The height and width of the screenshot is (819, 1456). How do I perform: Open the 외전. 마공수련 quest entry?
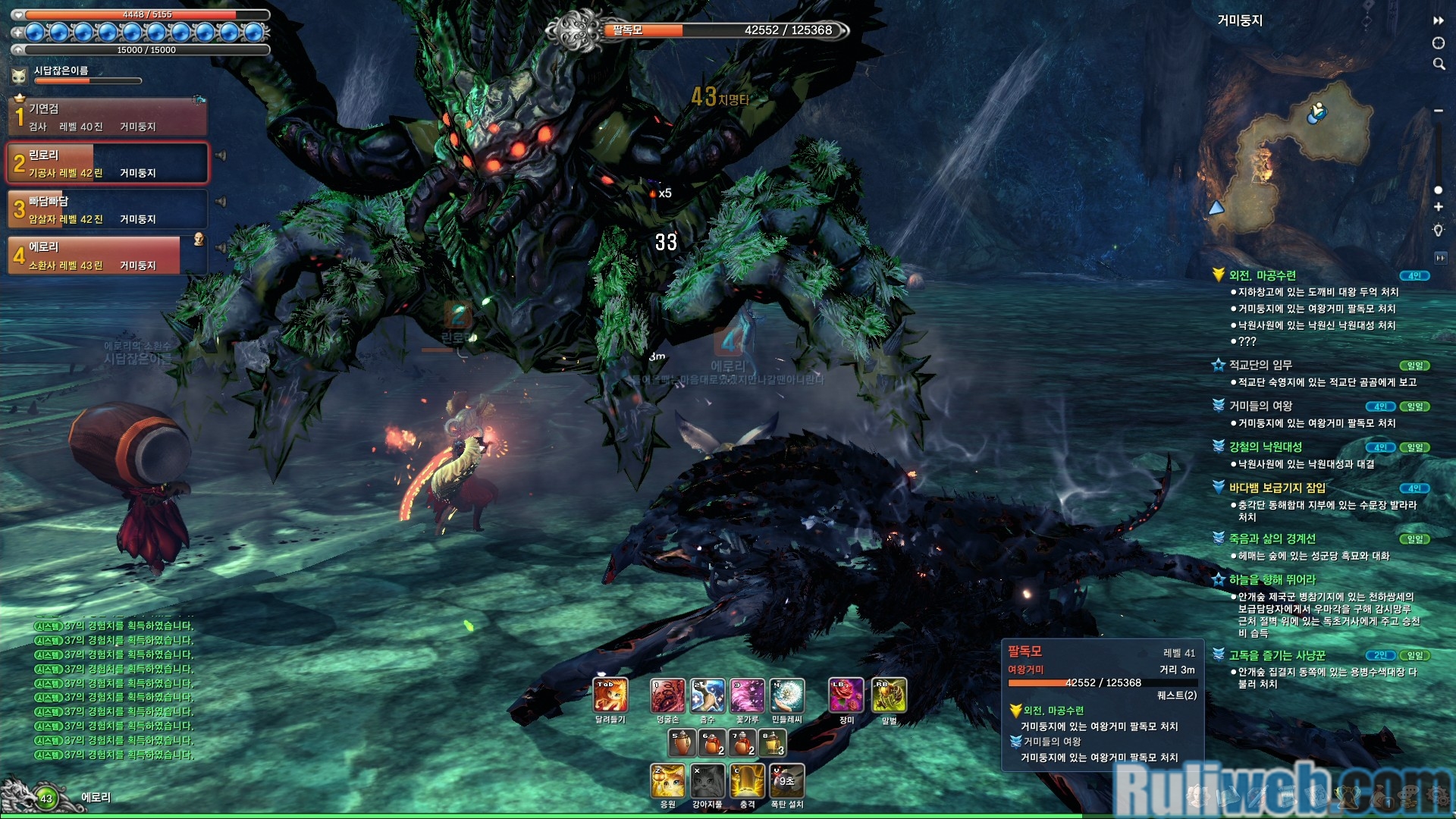[1262, 275]
